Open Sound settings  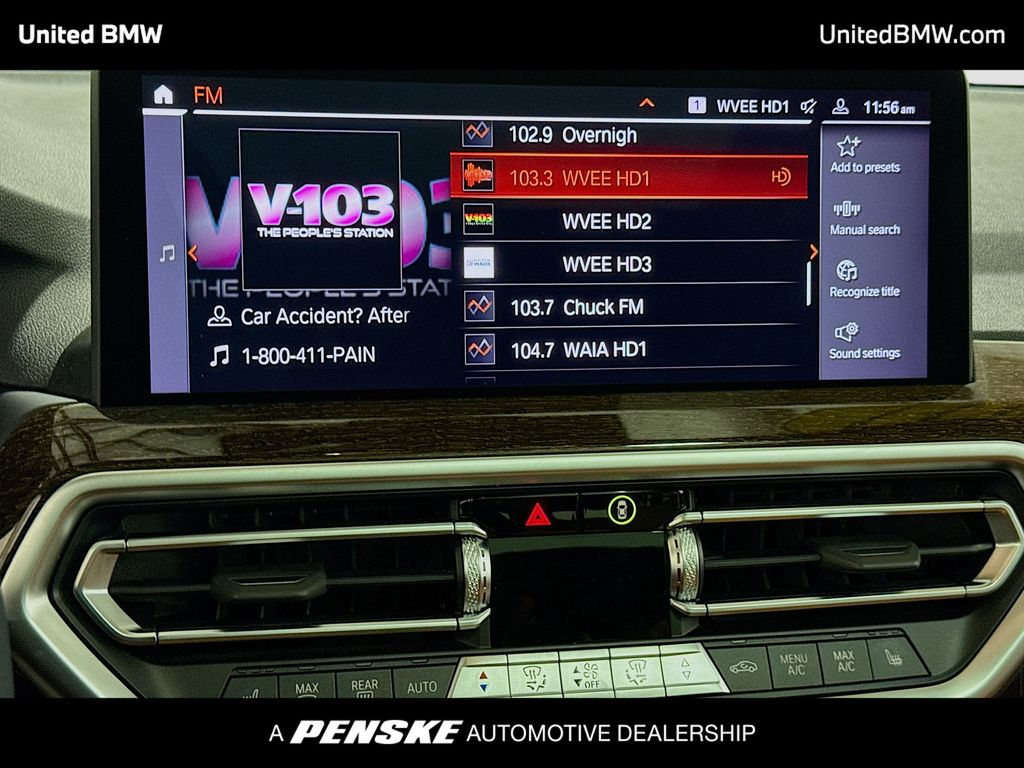click(x=864, y=341)
